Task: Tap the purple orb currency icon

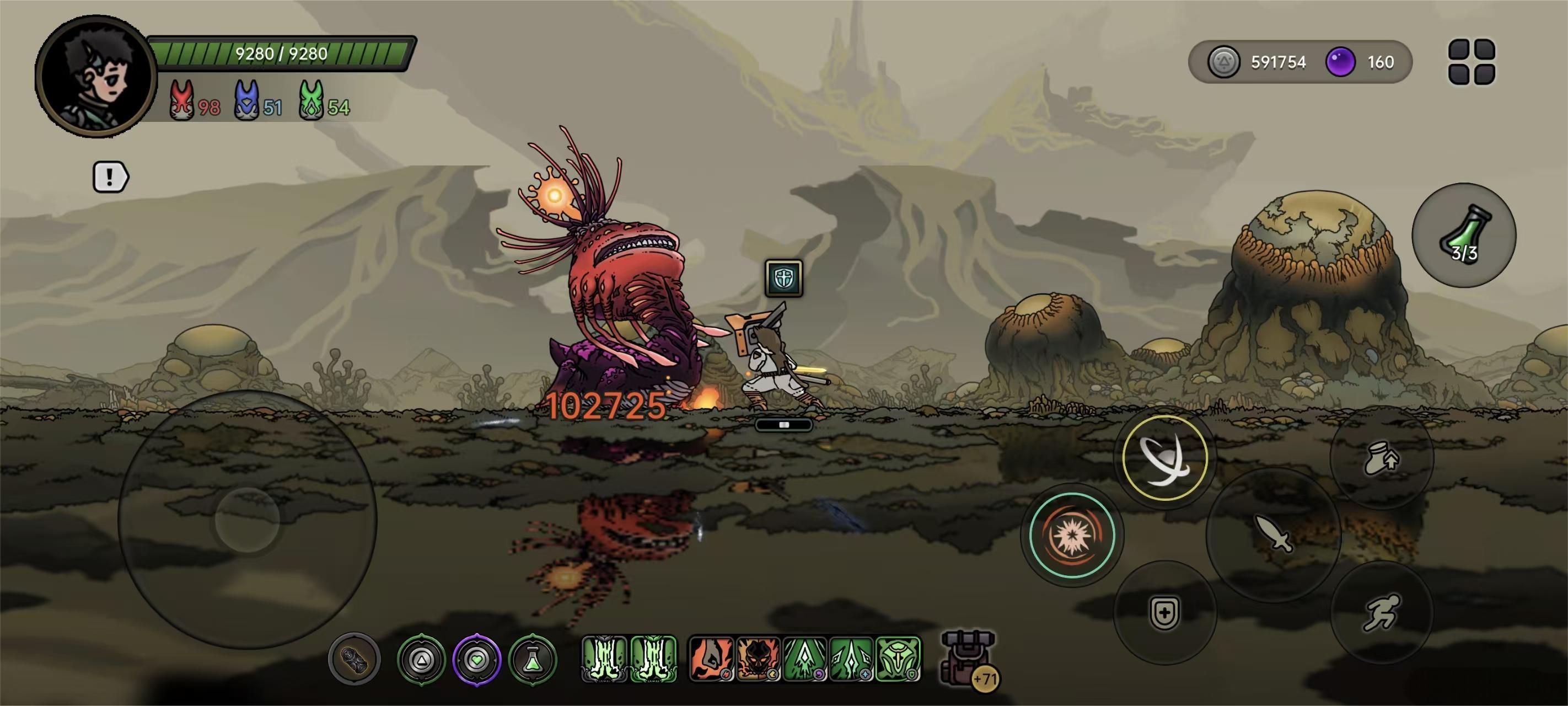Action: point(1340,62)
